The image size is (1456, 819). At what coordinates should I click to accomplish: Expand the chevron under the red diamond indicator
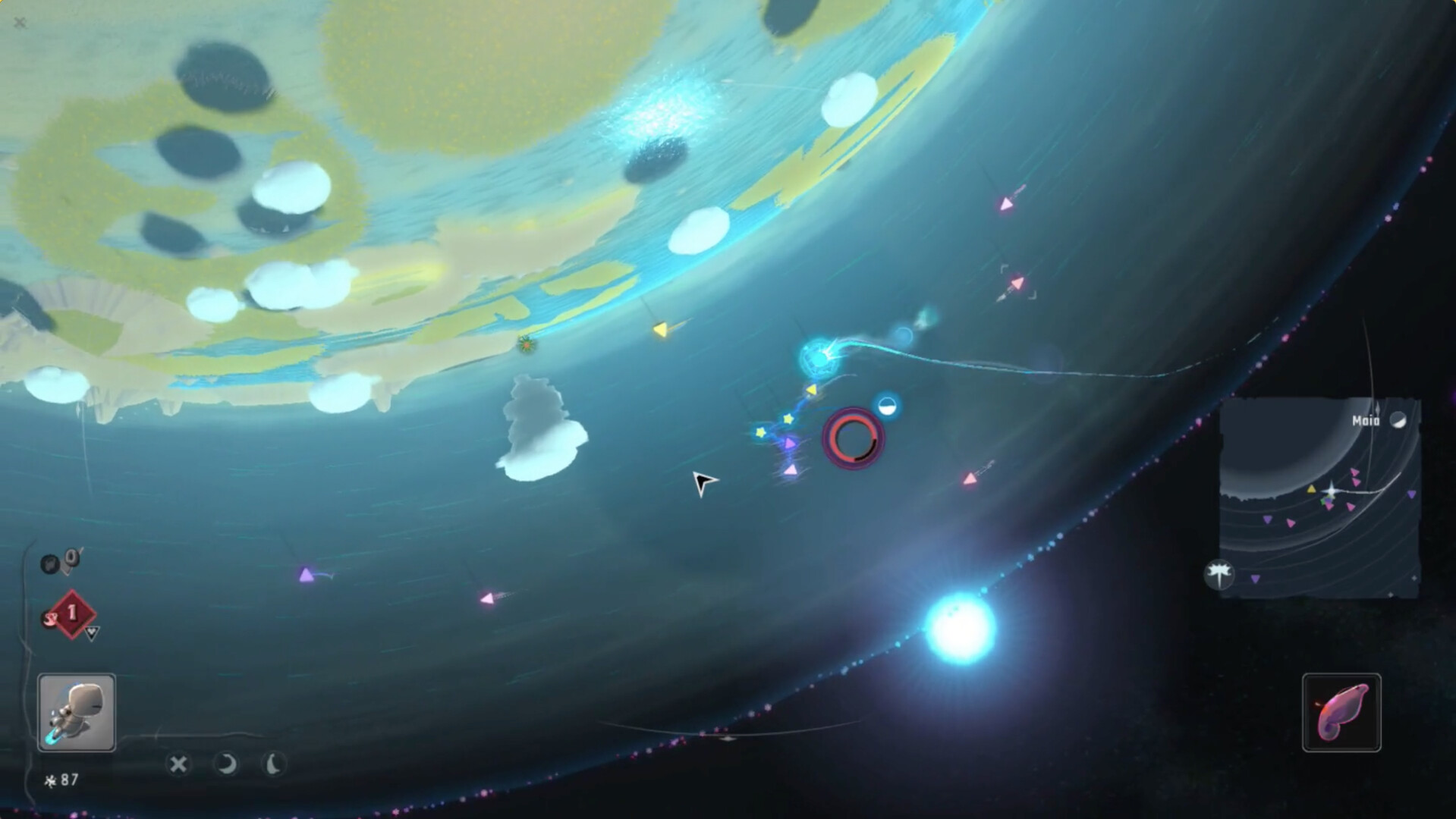[x=91, y=635]
